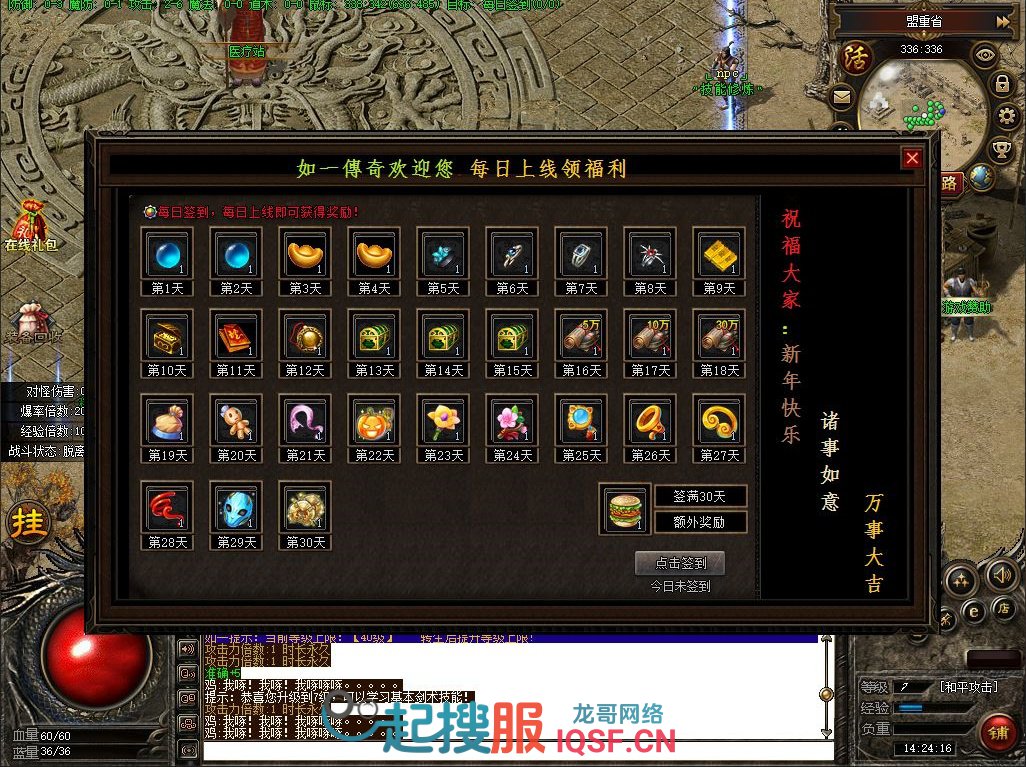Open the 额外奖励 extra rewards button
Screen dimensions: 1026x767
[700, 521]
